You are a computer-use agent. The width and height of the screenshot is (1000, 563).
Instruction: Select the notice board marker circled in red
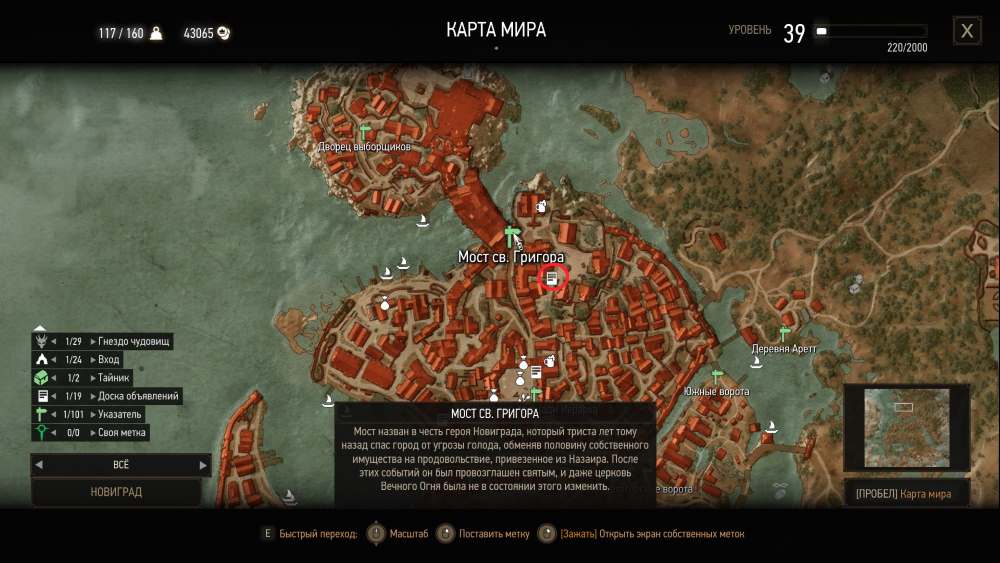click(x=553, y=277)
